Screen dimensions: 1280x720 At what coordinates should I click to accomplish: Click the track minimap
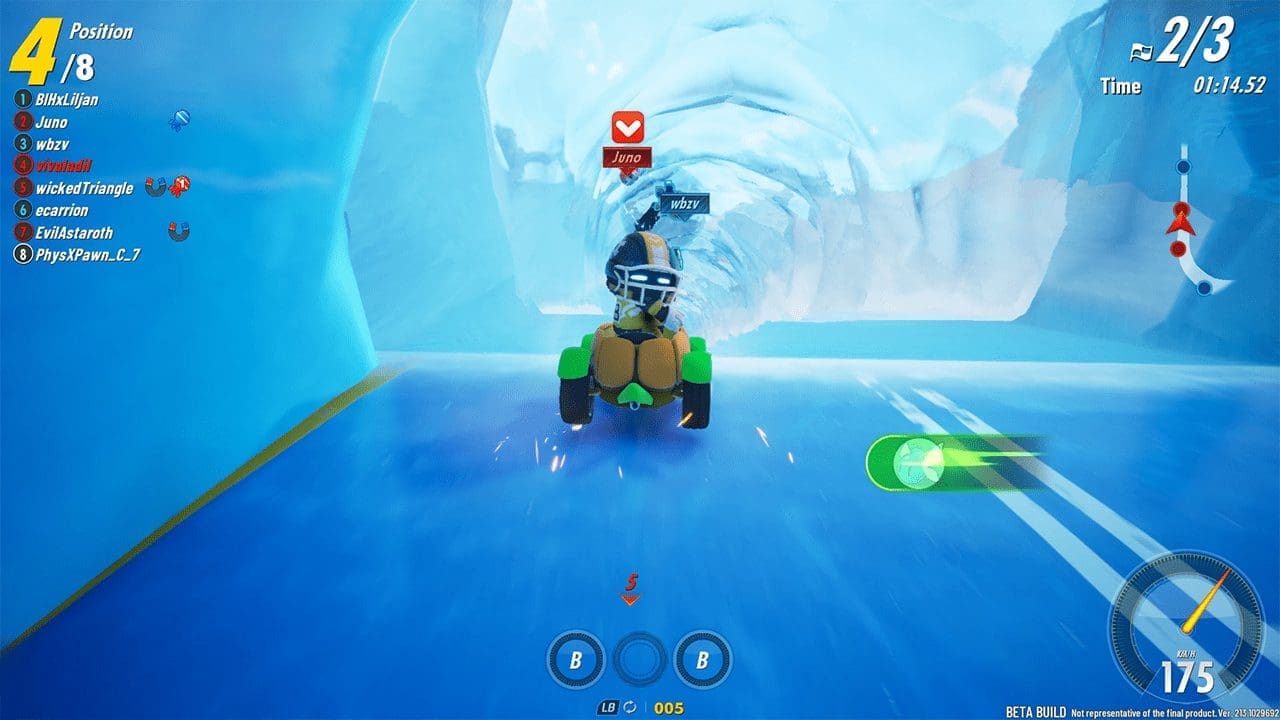1190,225
